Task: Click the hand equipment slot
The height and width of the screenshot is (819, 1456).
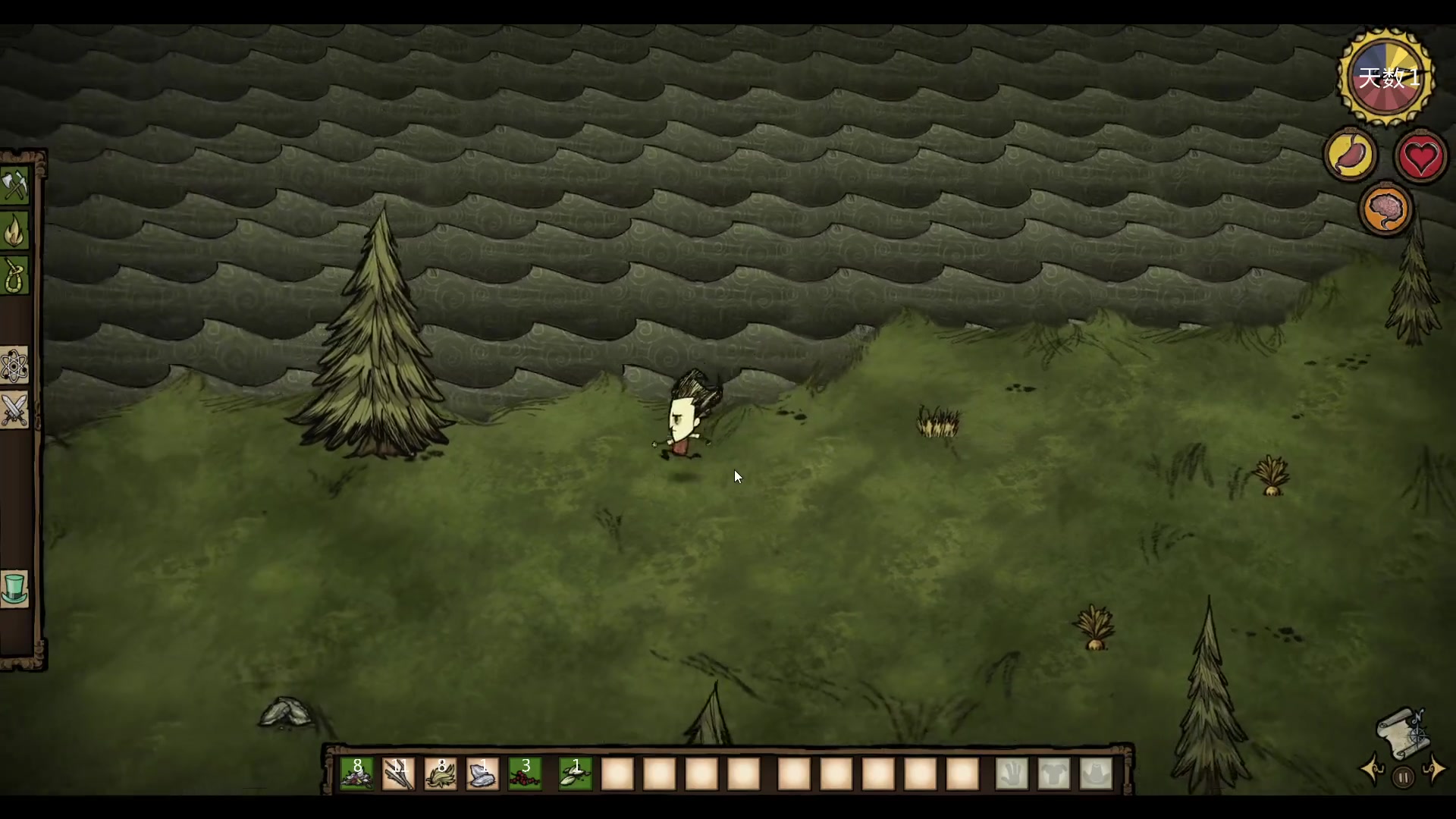Action: 1012,773
